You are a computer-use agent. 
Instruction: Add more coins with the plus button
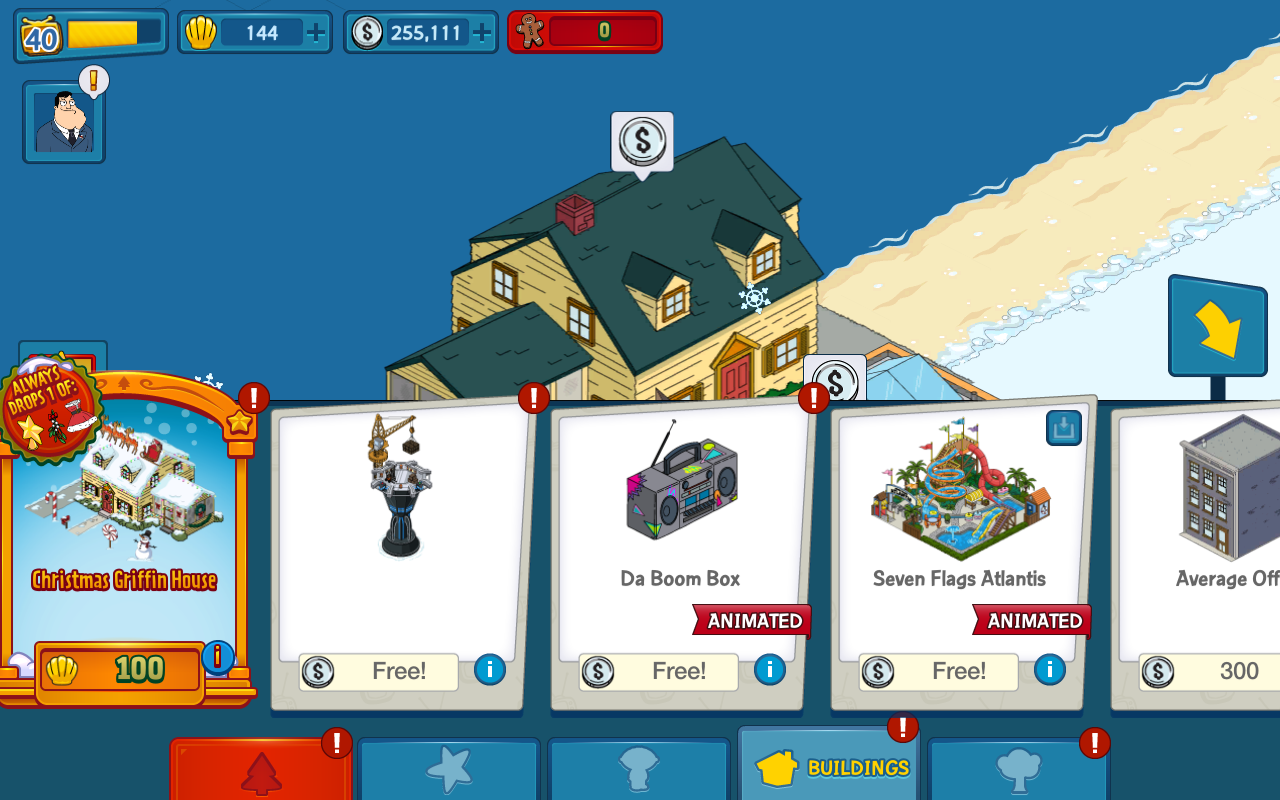(482, 33)
